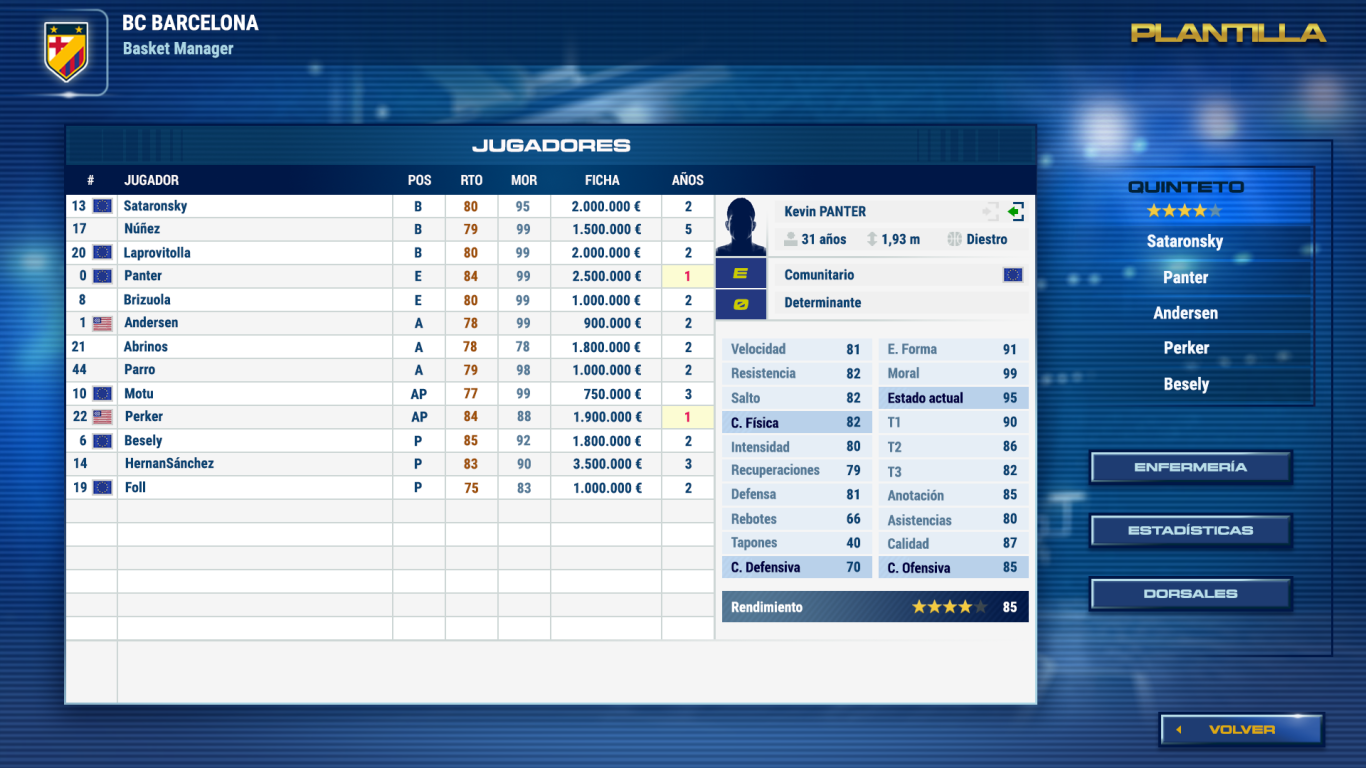1366x768 pixels.
Task: Choose Foll from the roster table
Action: [135, 488]
